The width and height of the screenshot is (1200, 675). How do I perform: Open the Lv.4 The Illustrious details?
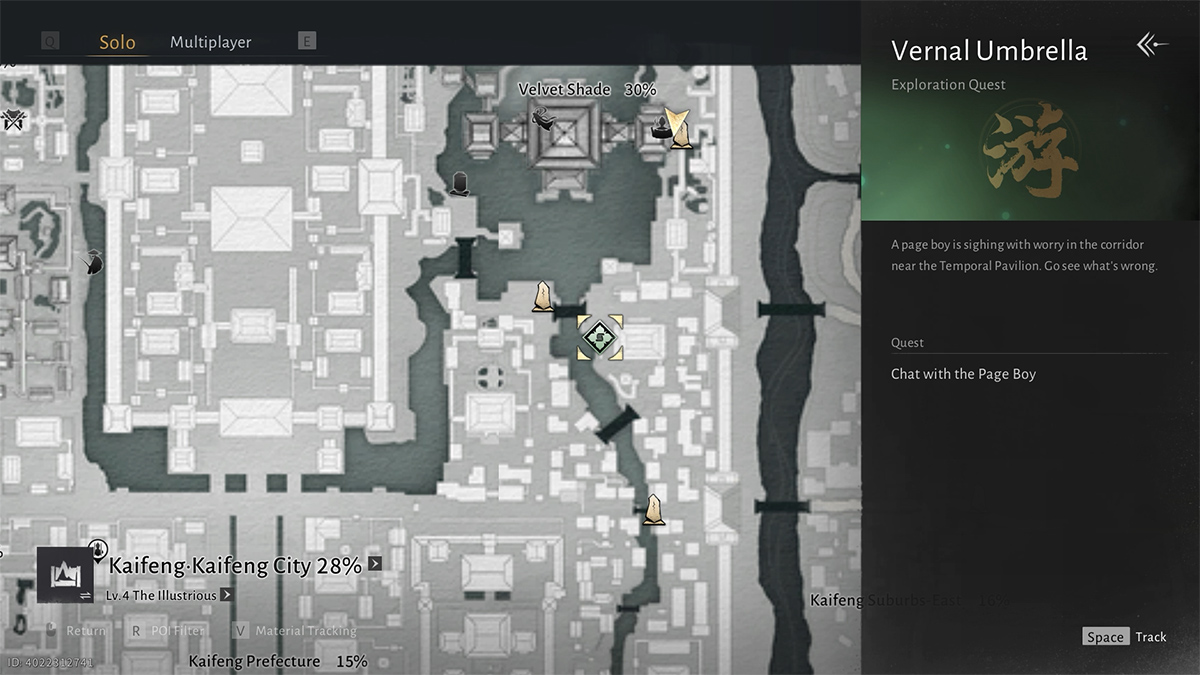[x=227, y=595]
